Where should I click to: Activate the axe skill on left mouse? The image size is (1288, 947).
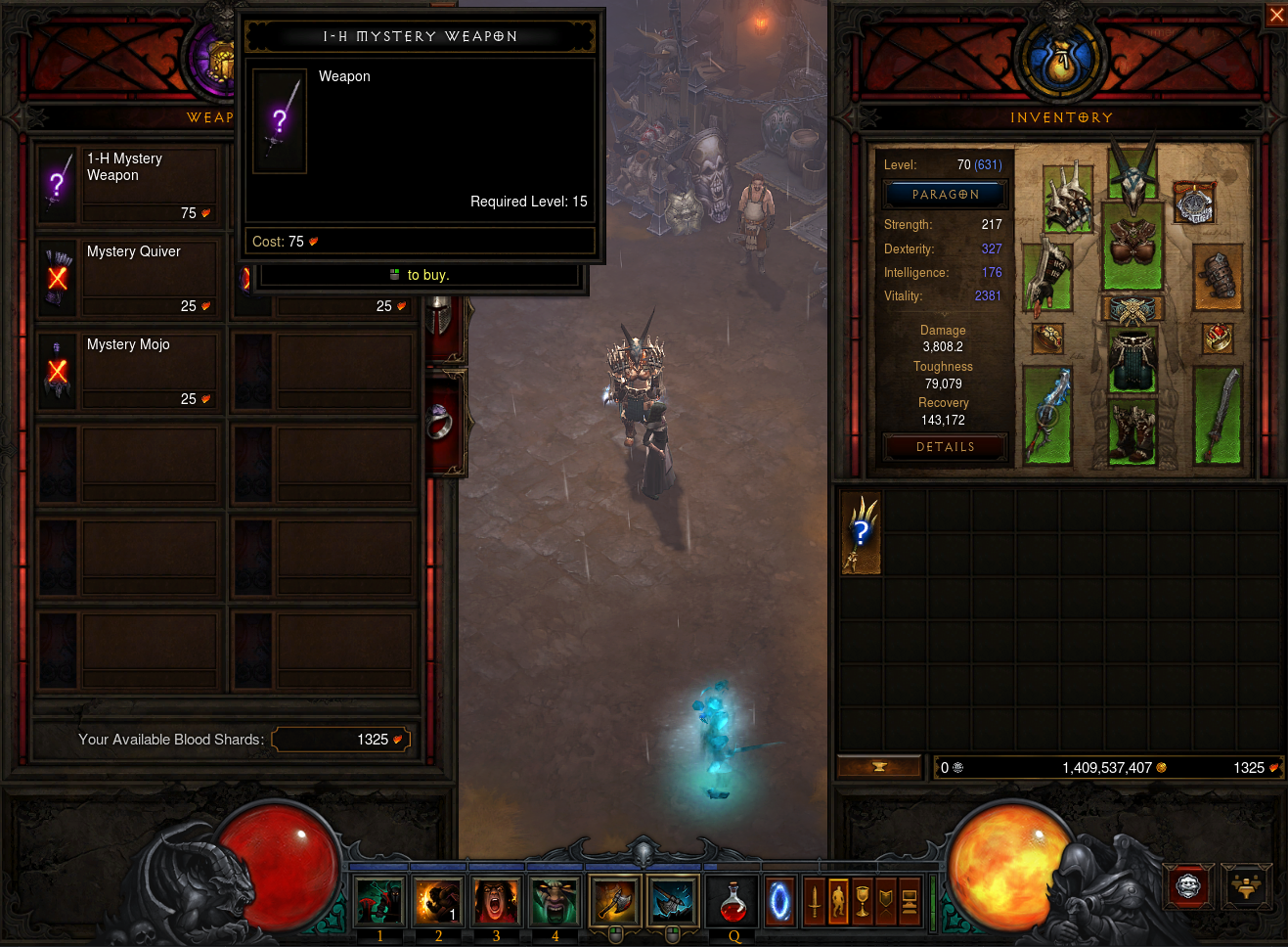point(615,900)
